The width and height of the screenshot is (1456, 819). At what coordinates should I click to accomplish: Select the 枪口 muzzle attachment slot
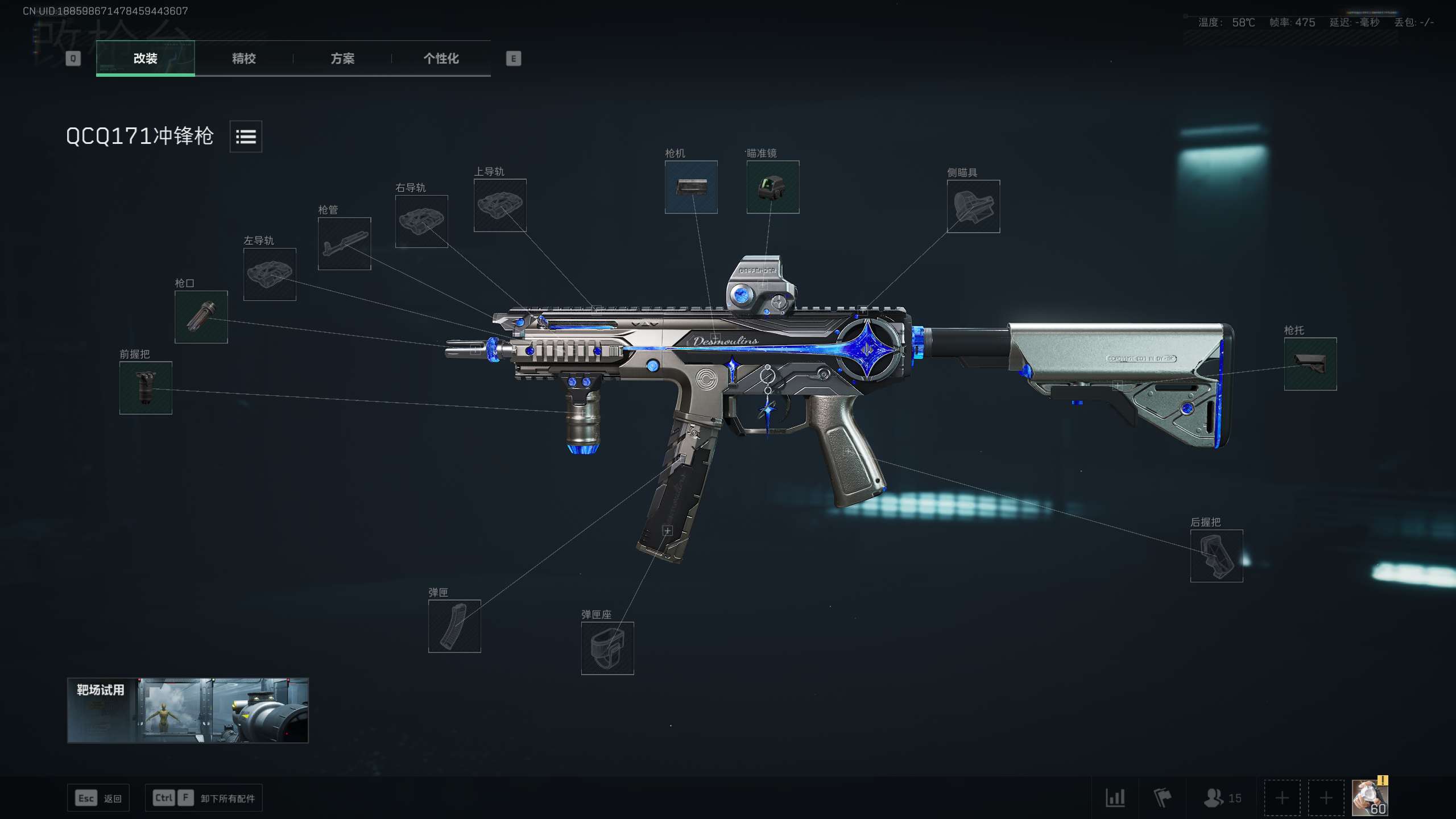pos(201,317)
